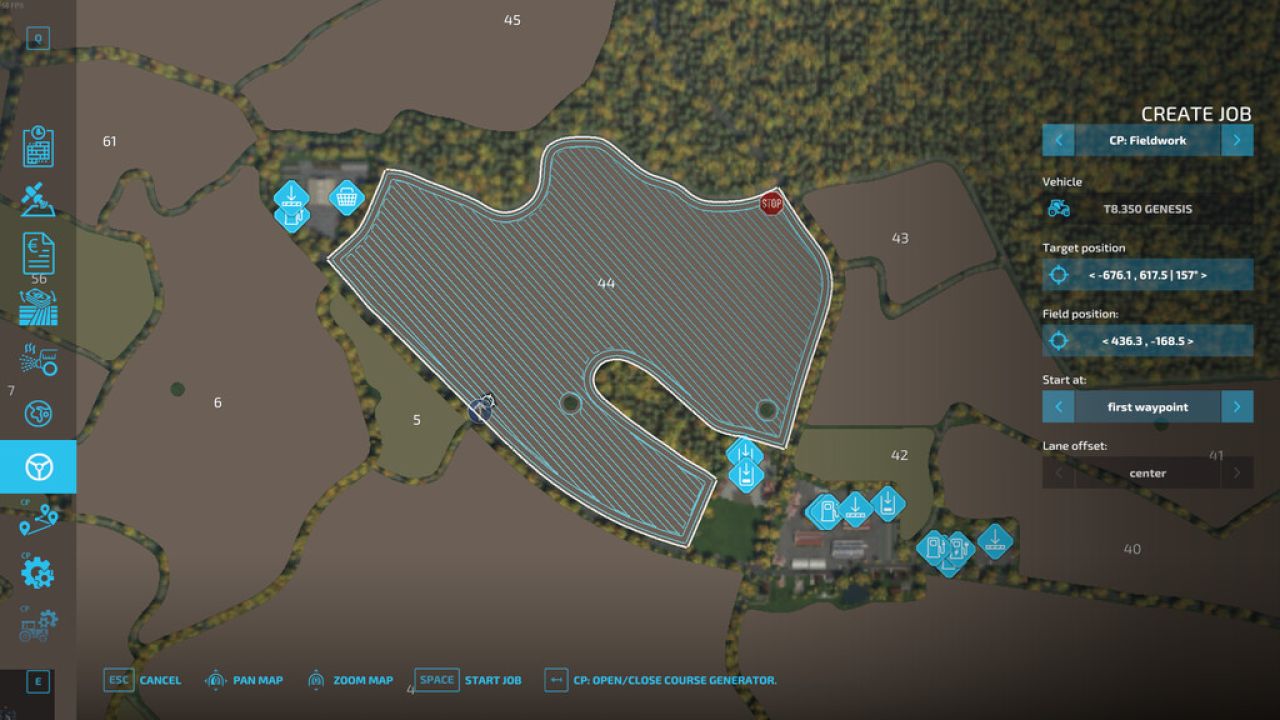Image resolution: width=1280 pixels, height=720 pixels.
Task: Click the right arrow beside CP: Fieldwork
Action: pyautogui.click(x=1237, y=140)
